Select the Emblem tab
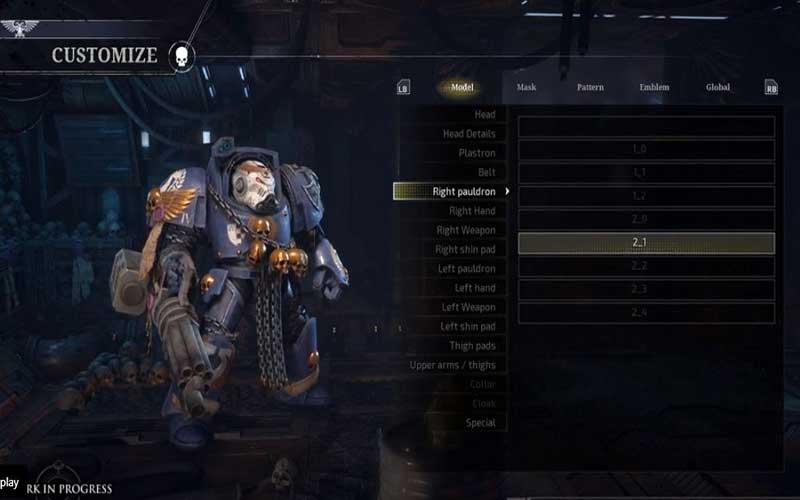Screen dimensions: 800x500 click(x=654, y=87)
